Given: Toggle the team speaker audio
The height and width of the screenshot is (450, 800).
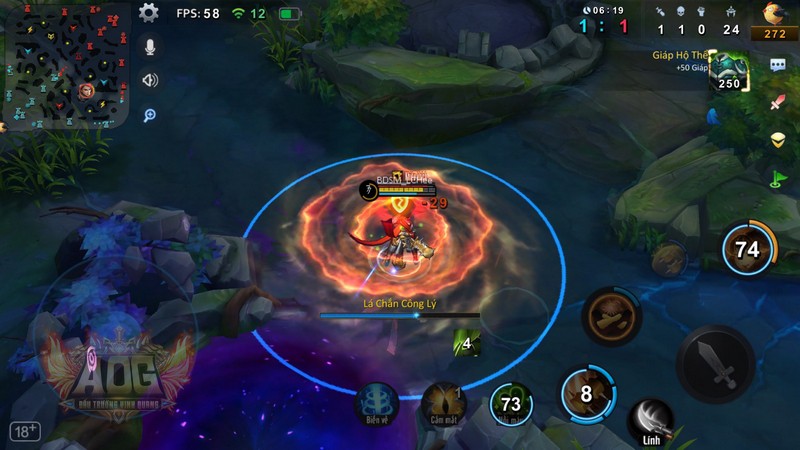Looking at the screenshot, I should 150,81.
